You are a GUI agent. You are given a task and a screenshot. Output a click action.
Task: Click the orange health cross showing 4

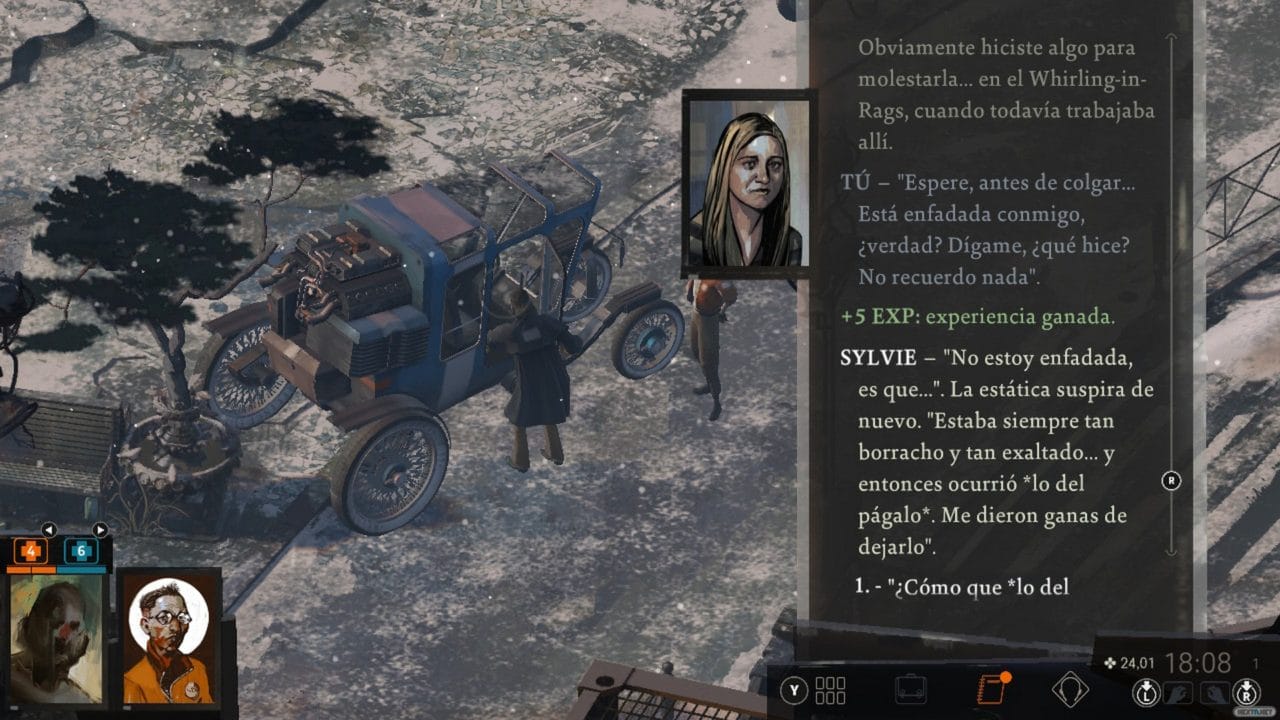tap(31, 551)
